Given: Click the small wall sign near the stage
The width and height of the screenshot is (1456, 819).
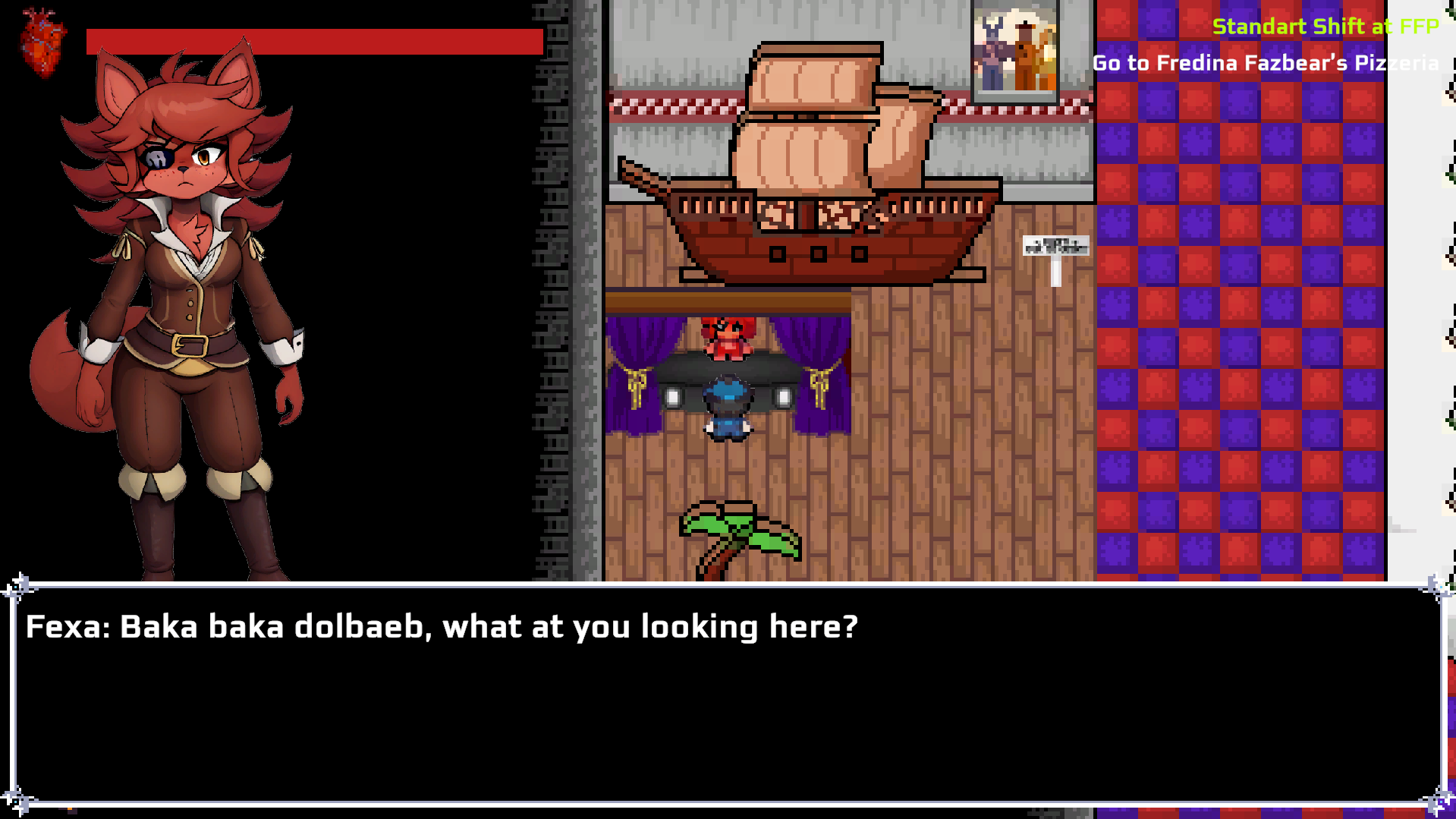Looking at the screenshot, I should pyautogui.click(x=1055, y=247).
